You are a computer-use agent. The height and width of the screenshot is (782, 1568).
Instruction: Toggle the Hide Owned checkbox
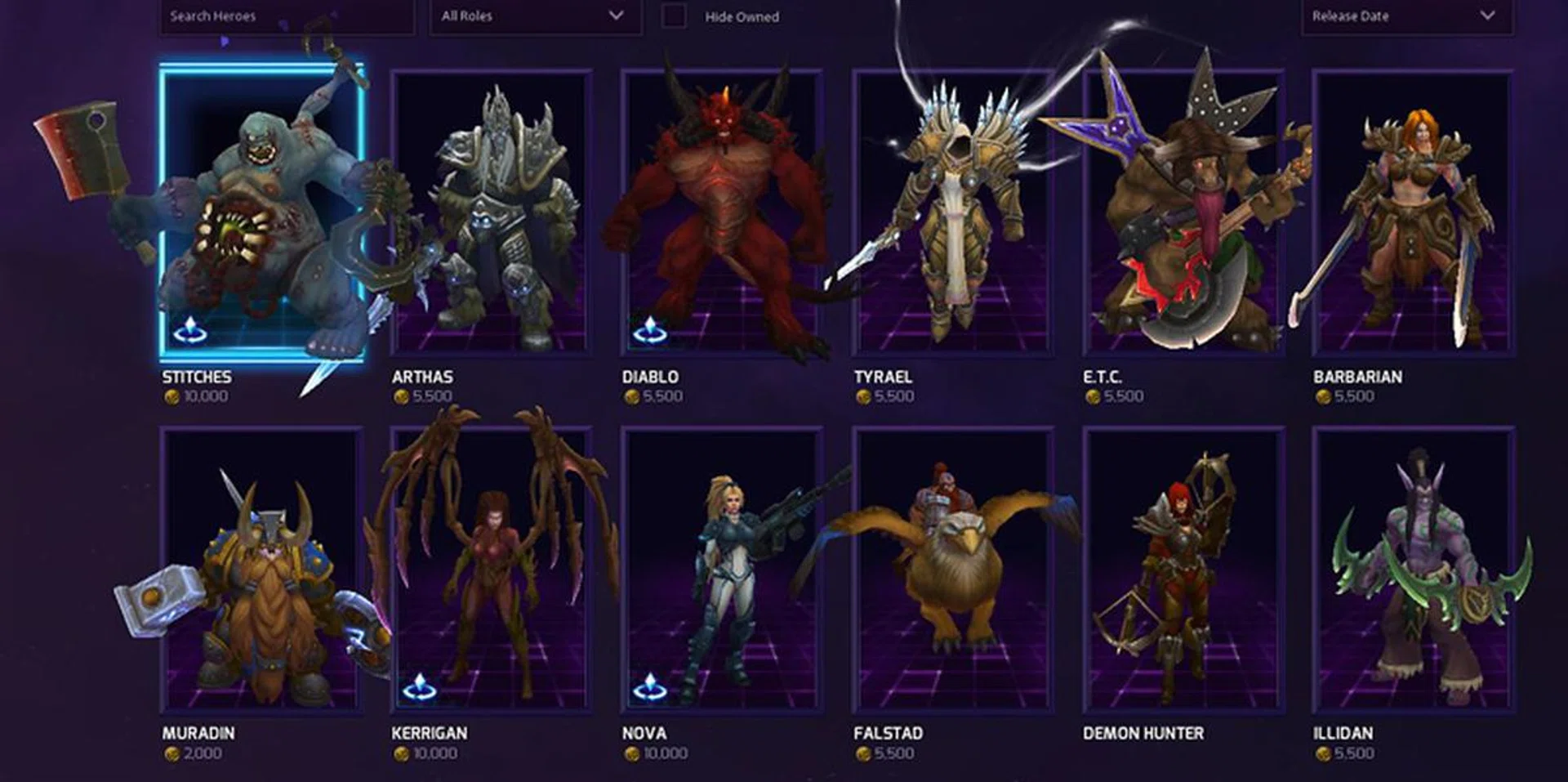(674, 16)
